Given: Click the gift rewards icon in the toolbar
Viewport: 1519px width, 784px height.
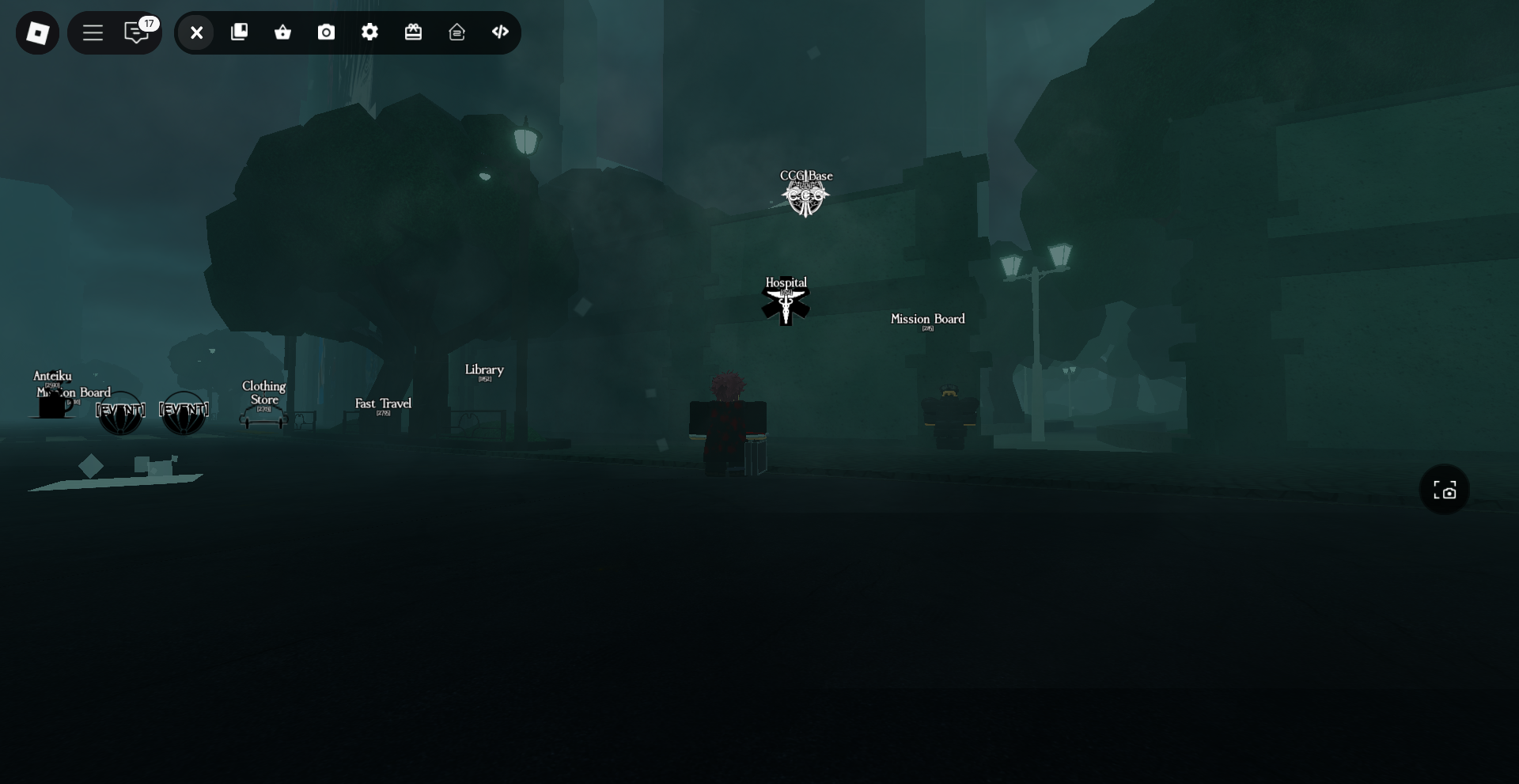Looking at the screenshot, I should pos(414,32).
